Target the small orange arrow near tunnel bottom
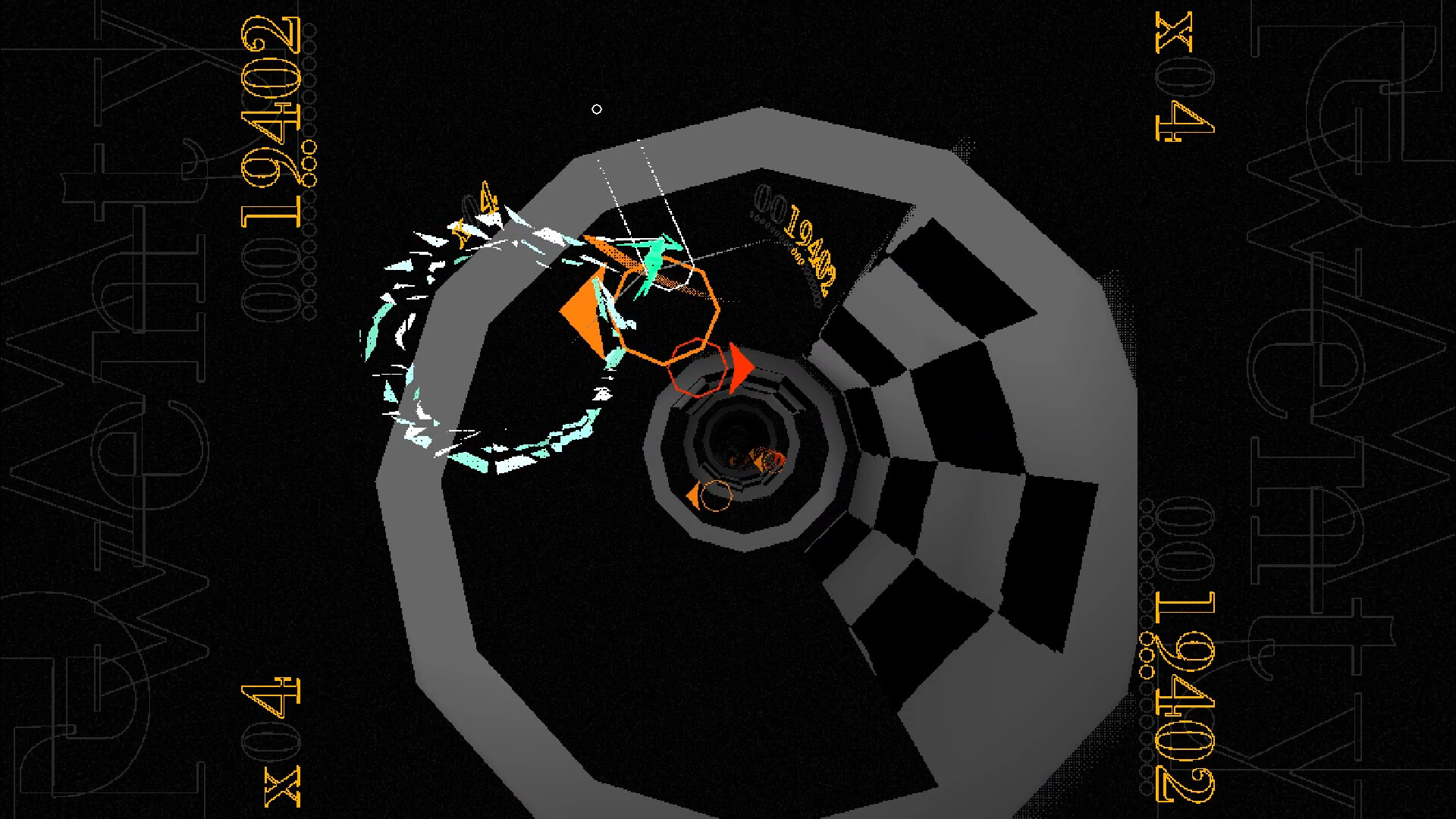The width and height of the screenshot is (1456, 819). pyautogui.click(x=695, y=494)
